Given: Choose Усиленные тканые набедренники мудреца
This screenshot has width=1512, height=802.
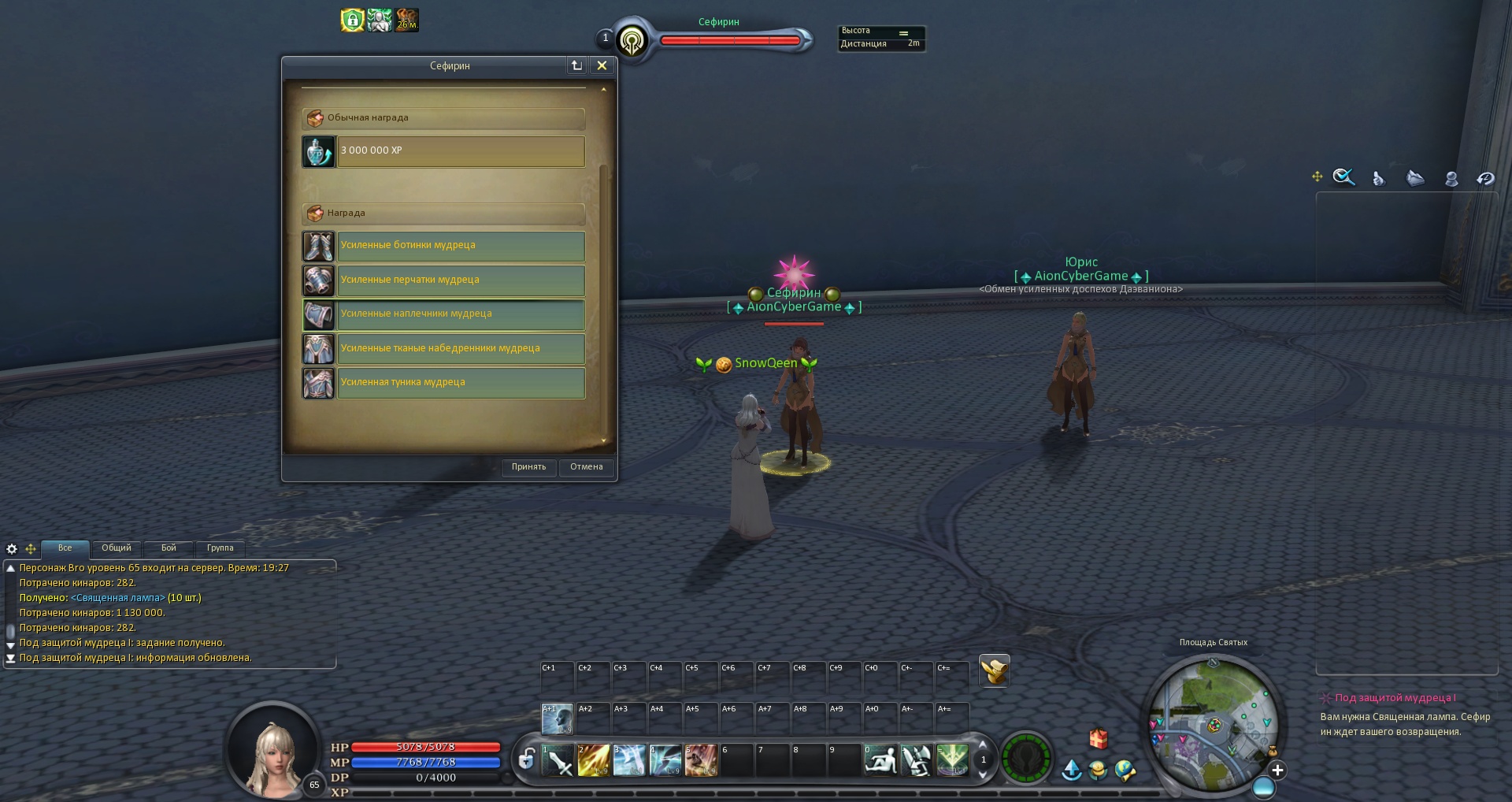Looking at the screenshot, I should [461, 348].
